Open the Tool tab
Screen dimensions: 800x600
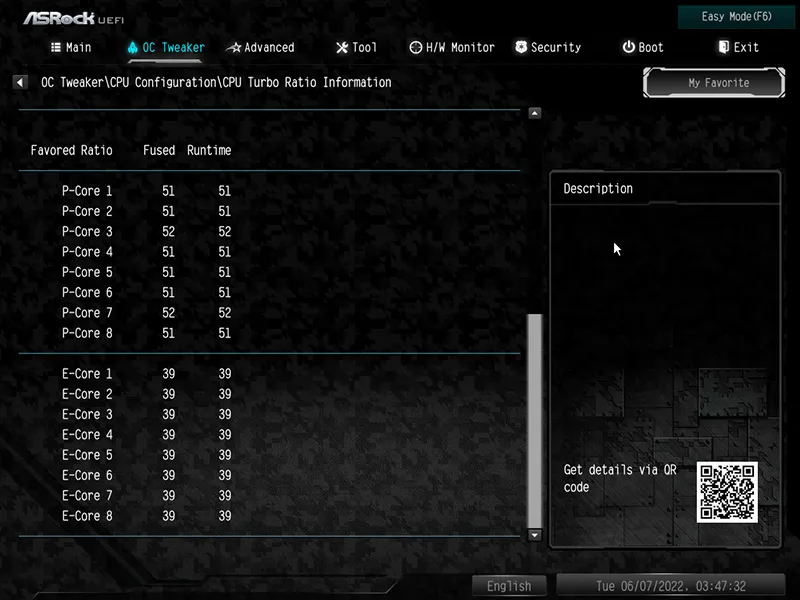356,47
